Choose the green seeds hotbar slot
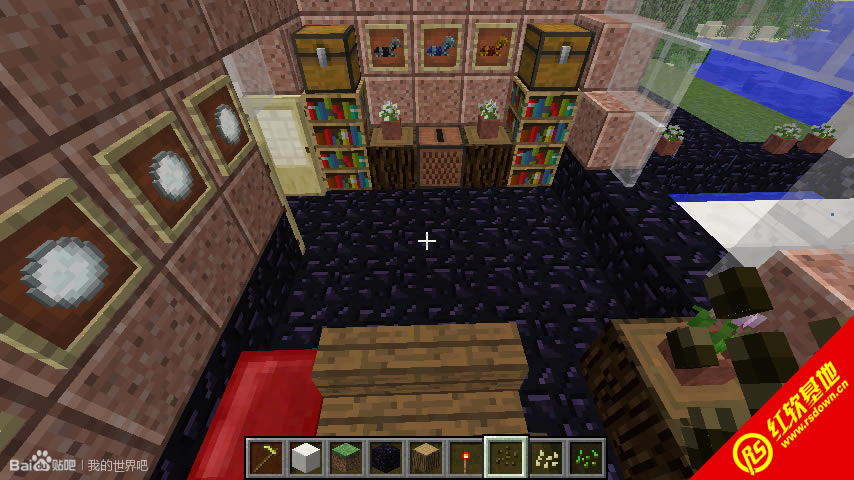The width and height of the screenshot is (854, 480). 586,458
